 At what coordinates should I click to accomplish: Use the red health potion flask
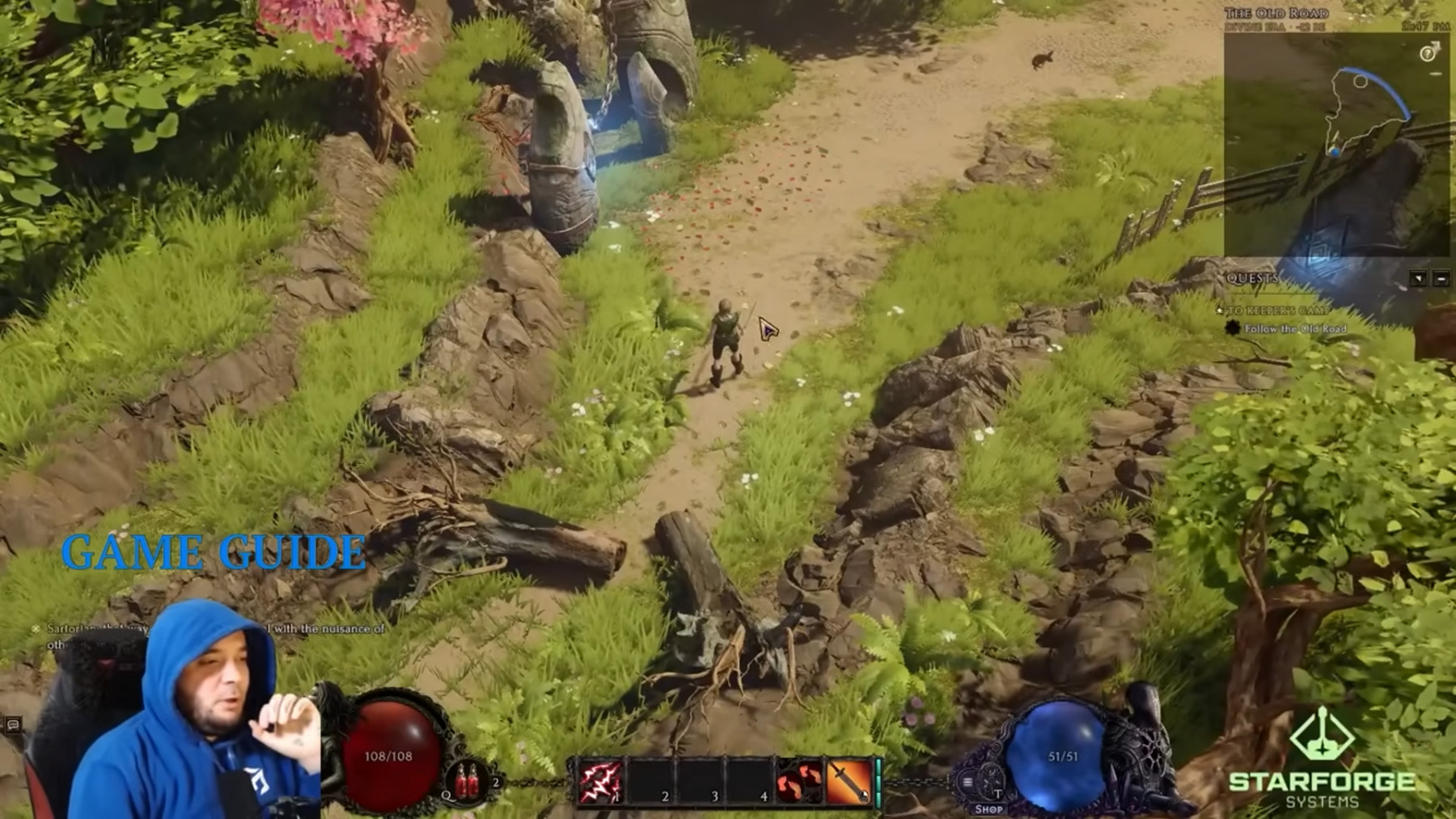(x=468, y=783)
